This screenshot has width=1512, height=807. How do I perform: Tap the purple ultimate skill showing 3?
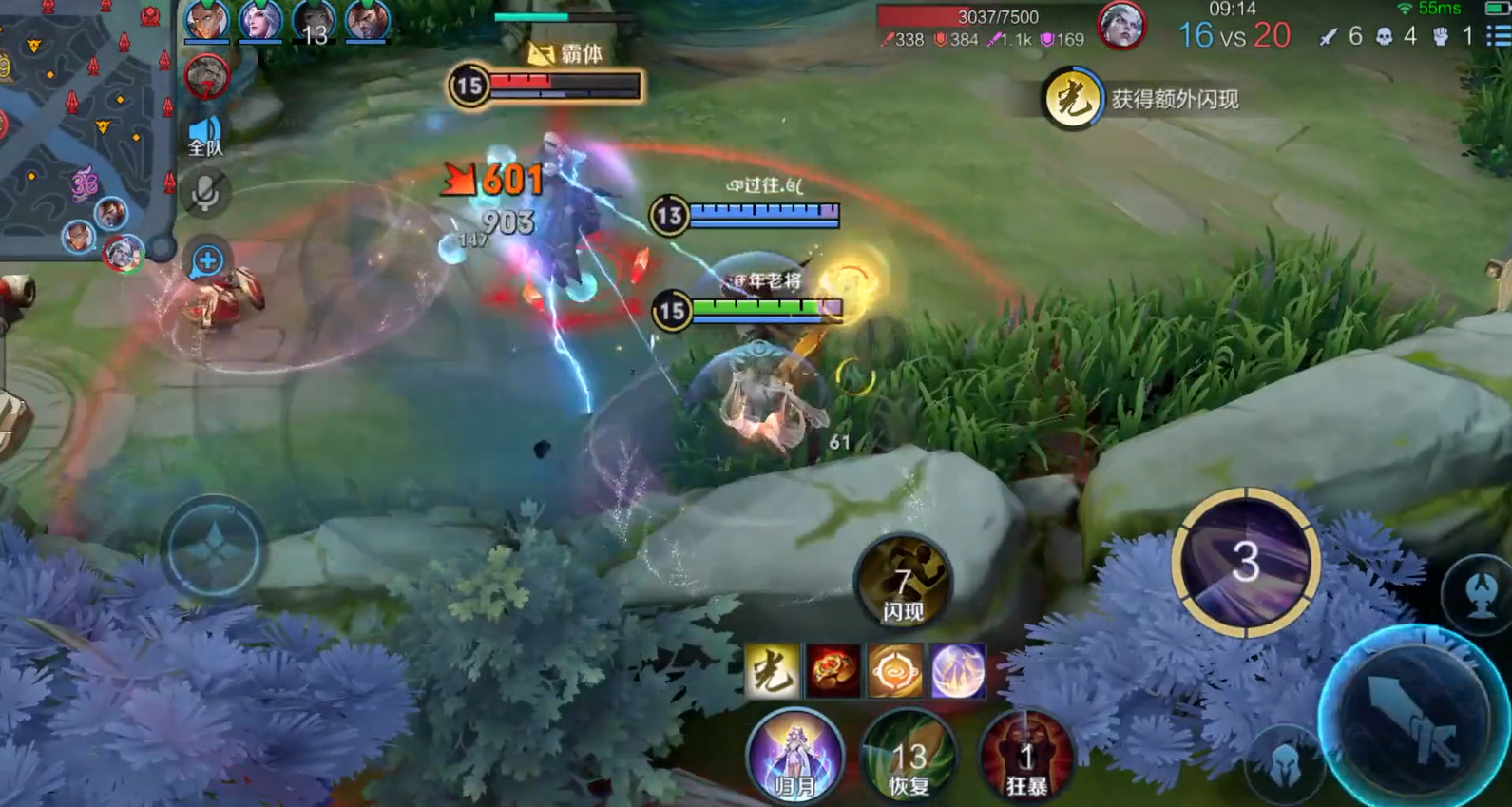tap(1245, 563)
